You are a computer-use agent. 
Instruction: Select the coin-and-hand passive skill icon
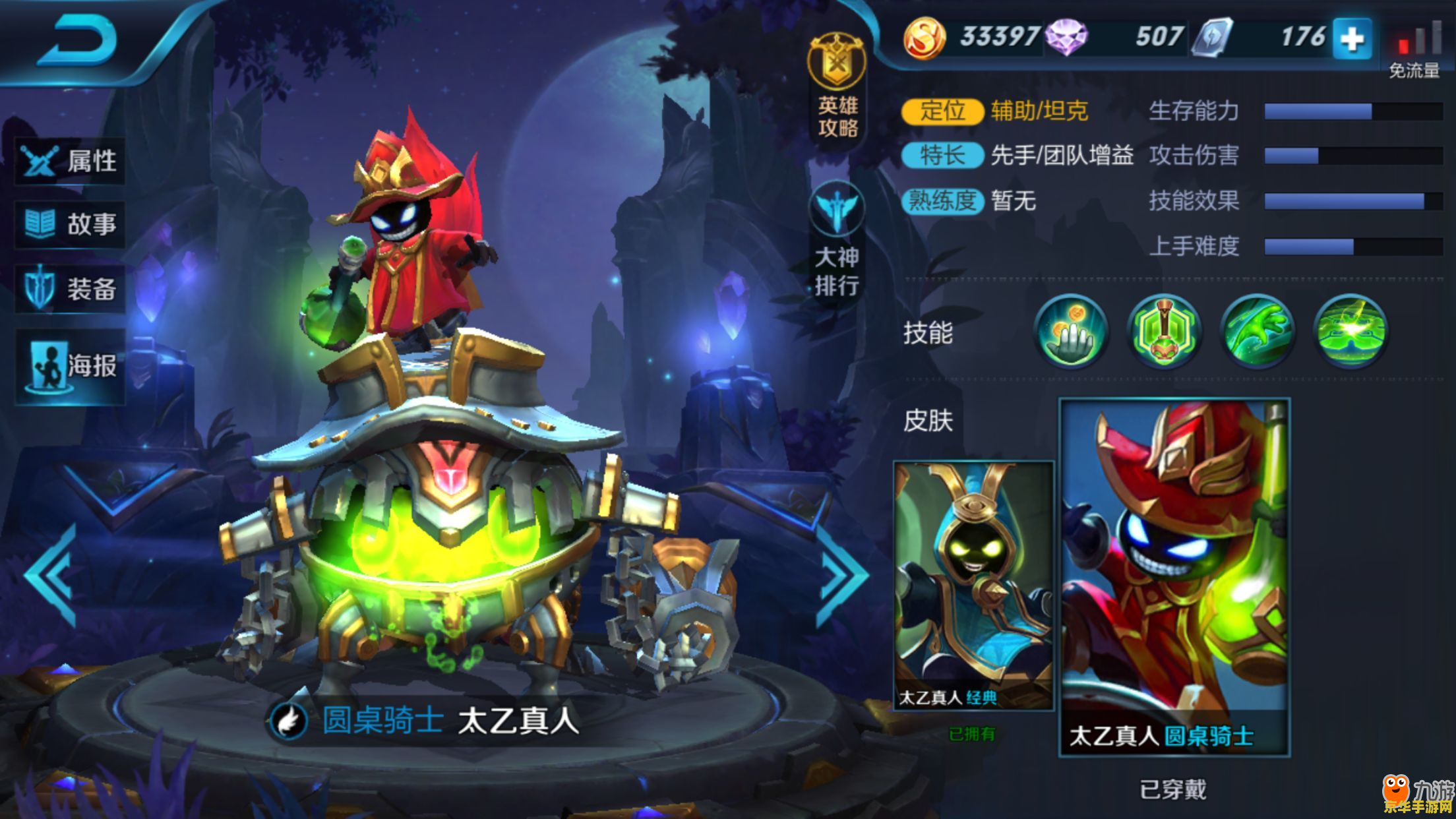pyautogui.click(x=1071, y=331)
